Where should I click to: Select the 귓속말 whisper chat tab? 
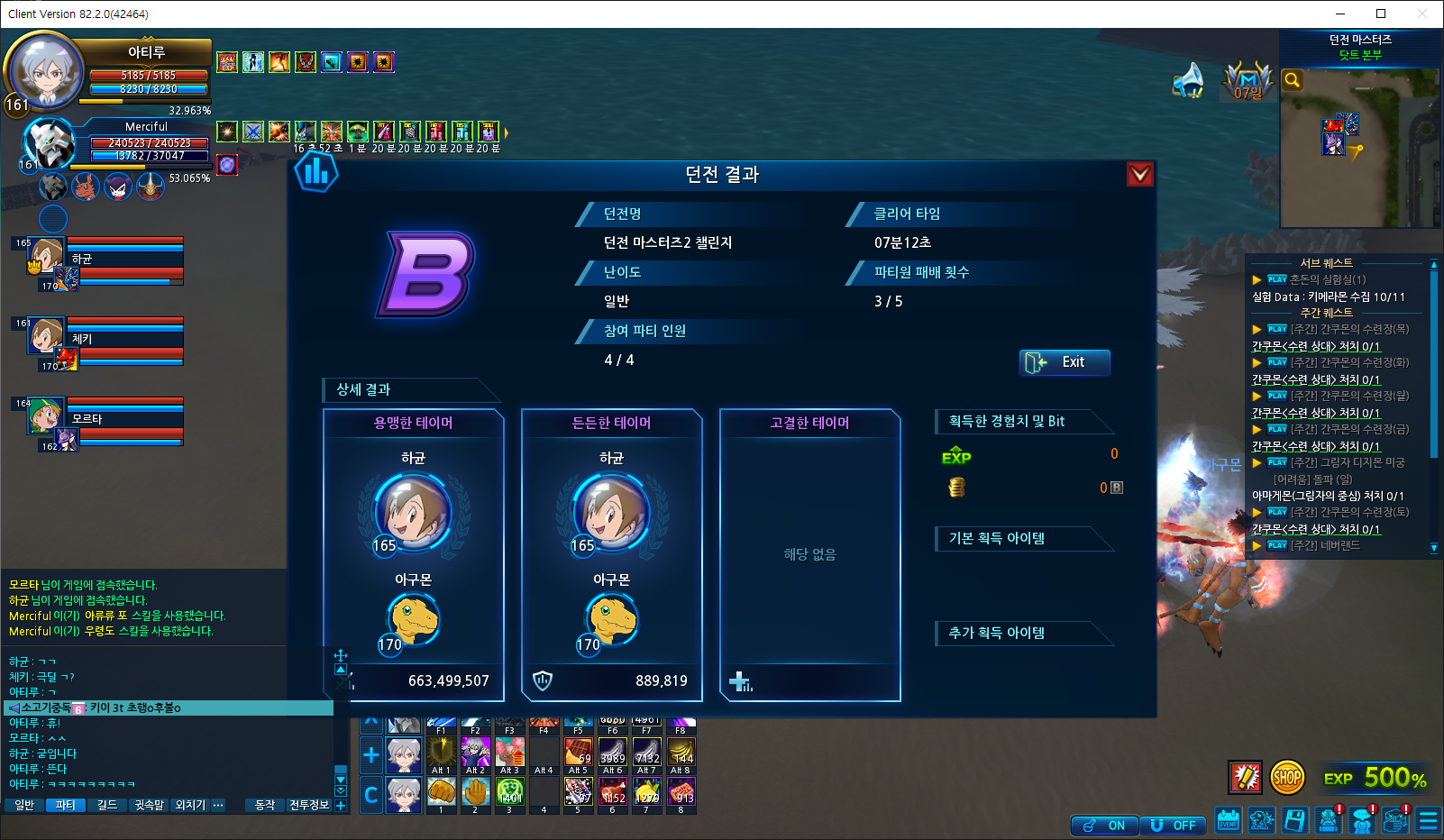[x=149, y=805]
